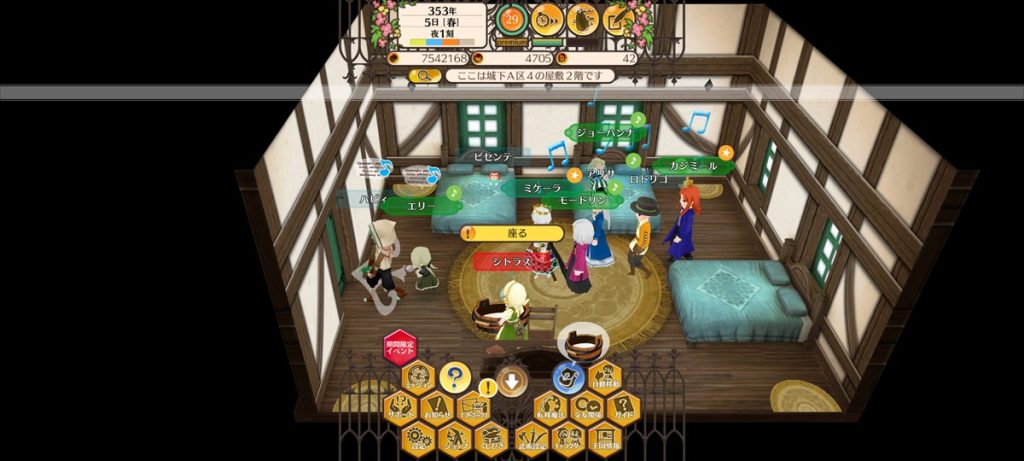Open the サポート support menu
This screenshot has height=461, width=1024.
click(x=400, y=408)
